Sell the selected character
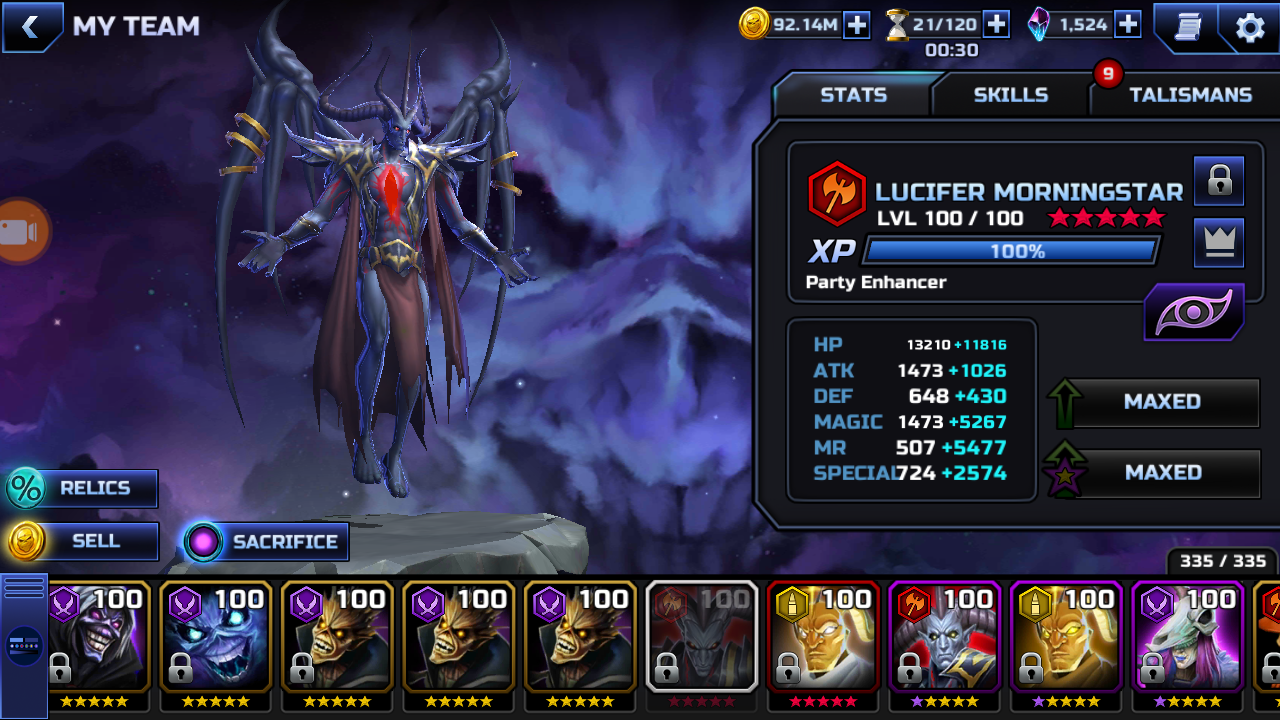 pos(83,541)
